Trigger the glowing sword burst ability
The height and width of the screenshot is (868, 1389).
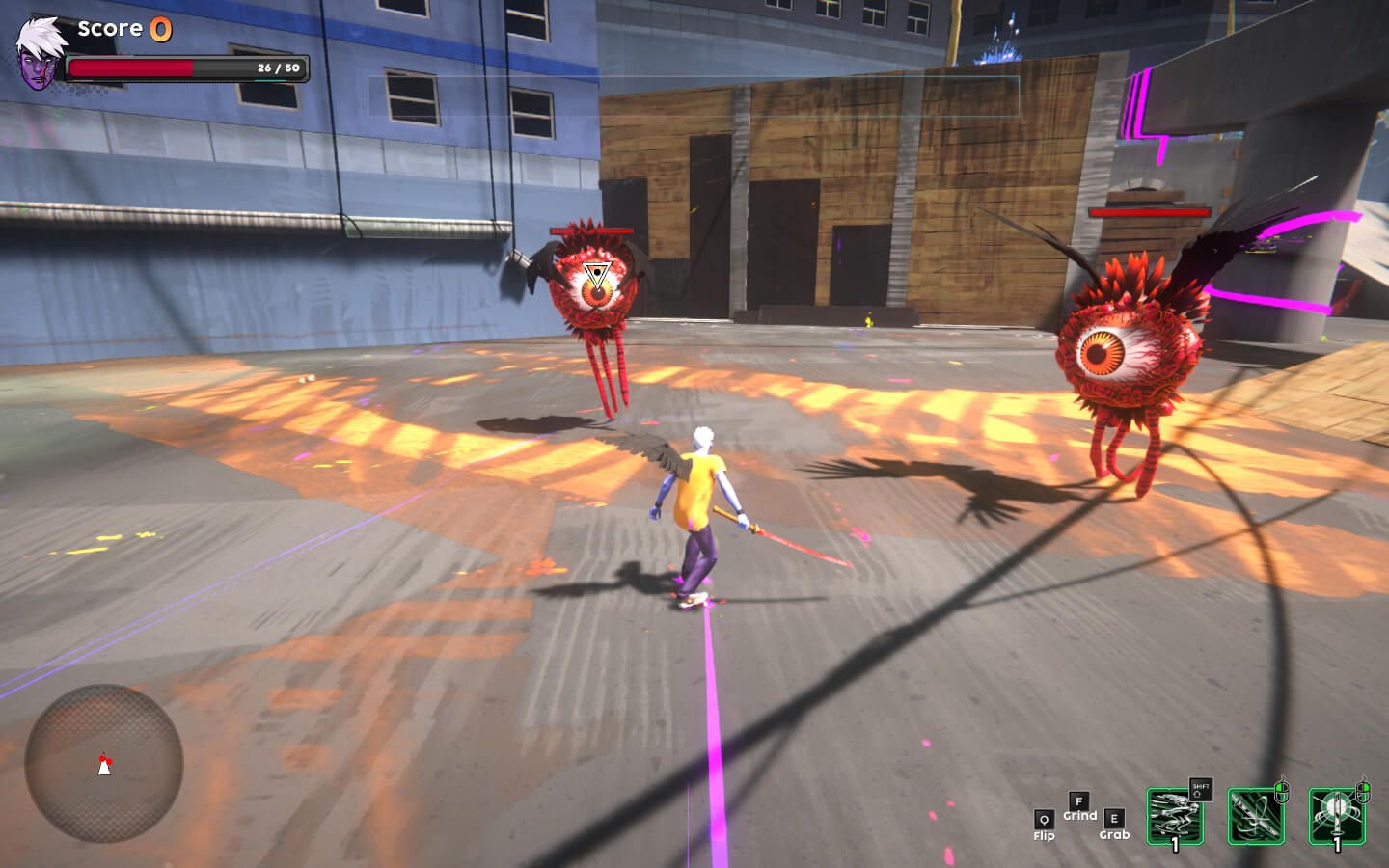(x=1337, y=817)
